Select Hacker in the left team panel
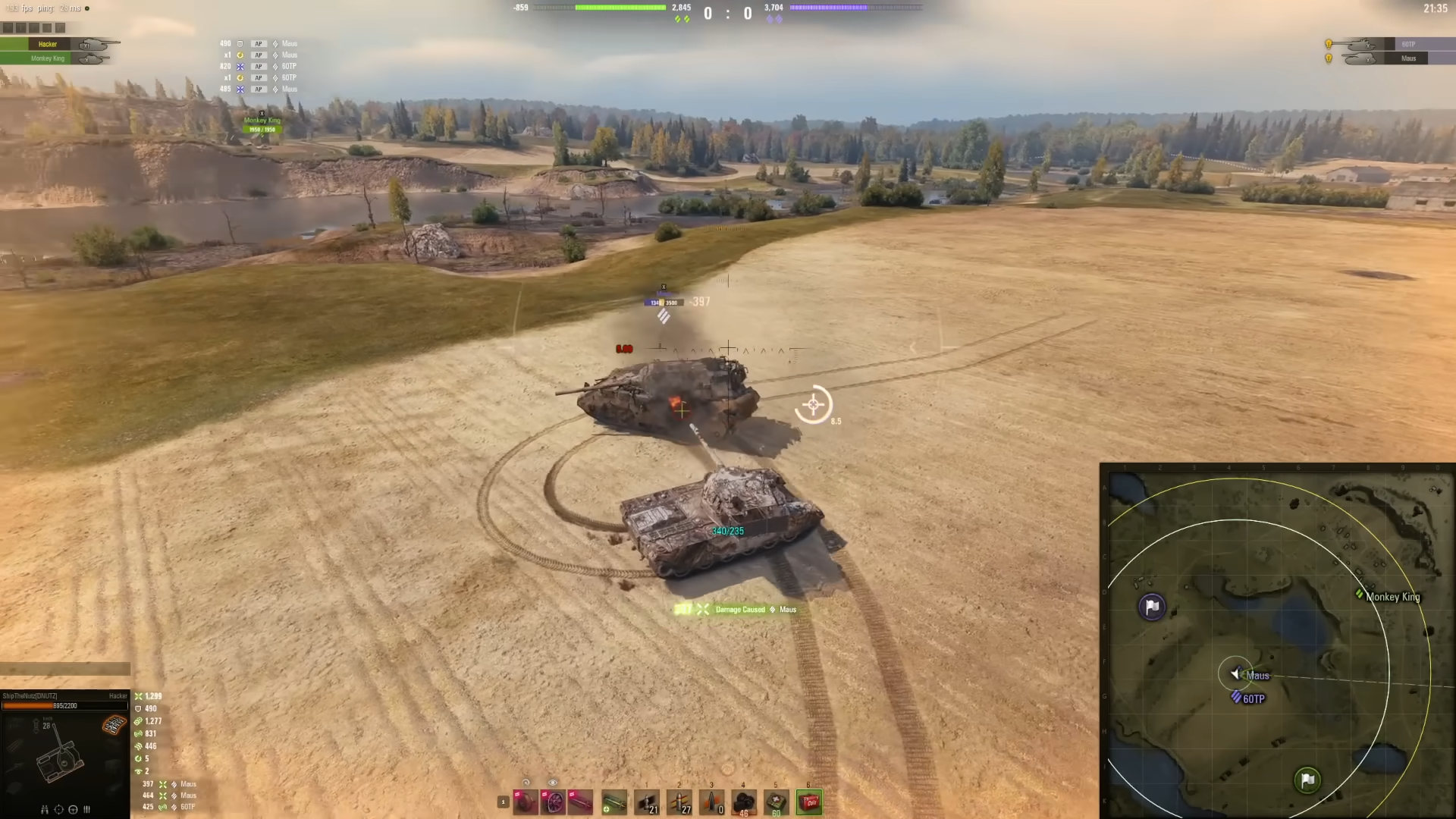 47,44
